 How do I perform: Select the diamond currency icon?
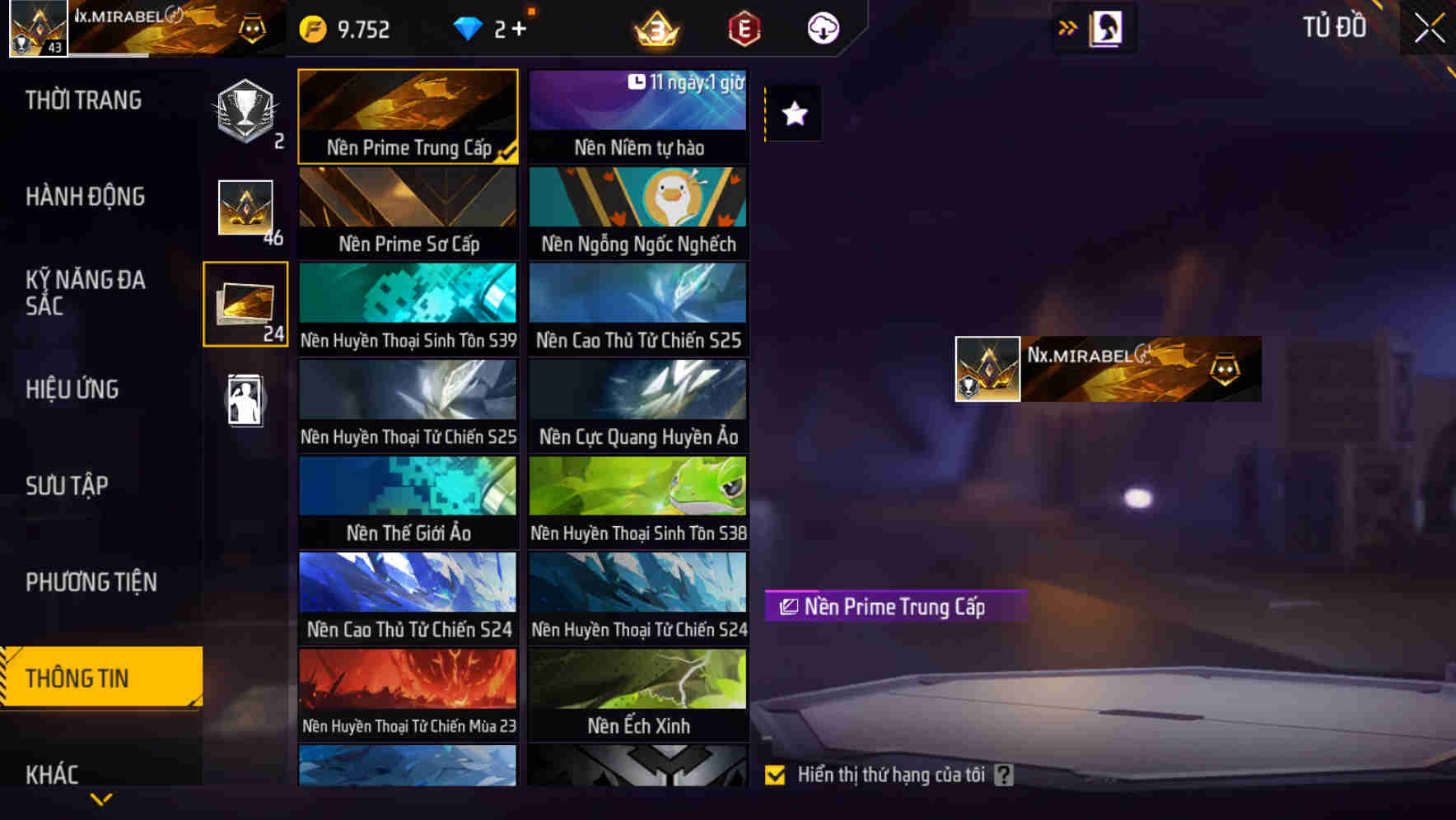(469, 27)
